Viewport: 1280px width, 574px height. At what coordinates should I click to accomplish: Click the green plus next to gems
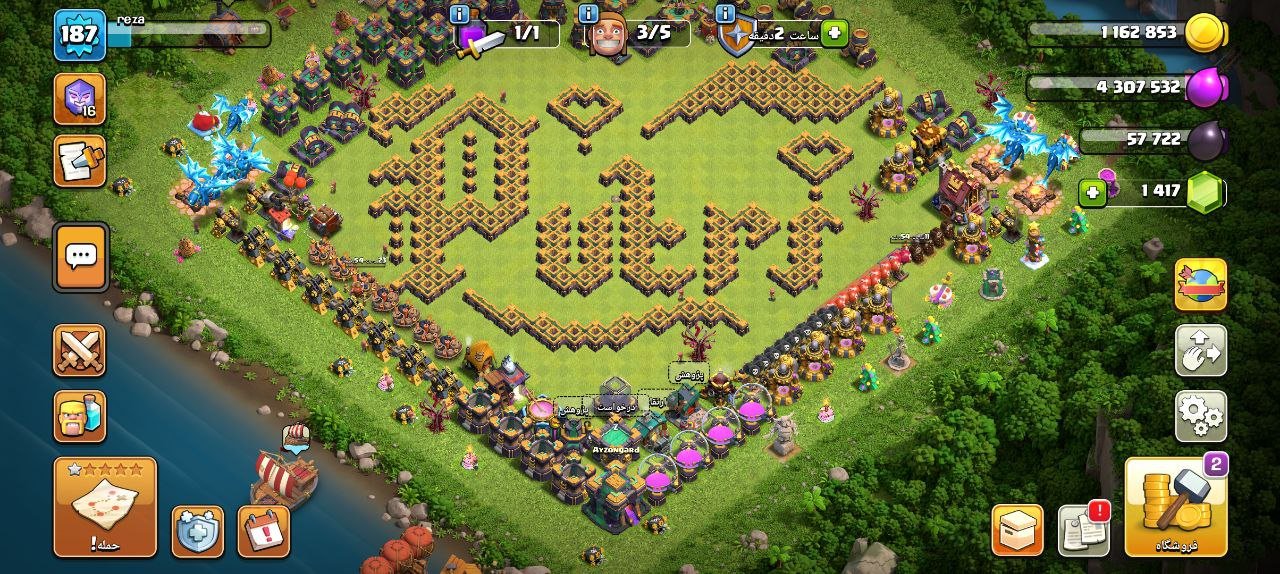click(x=1093, y=191)
